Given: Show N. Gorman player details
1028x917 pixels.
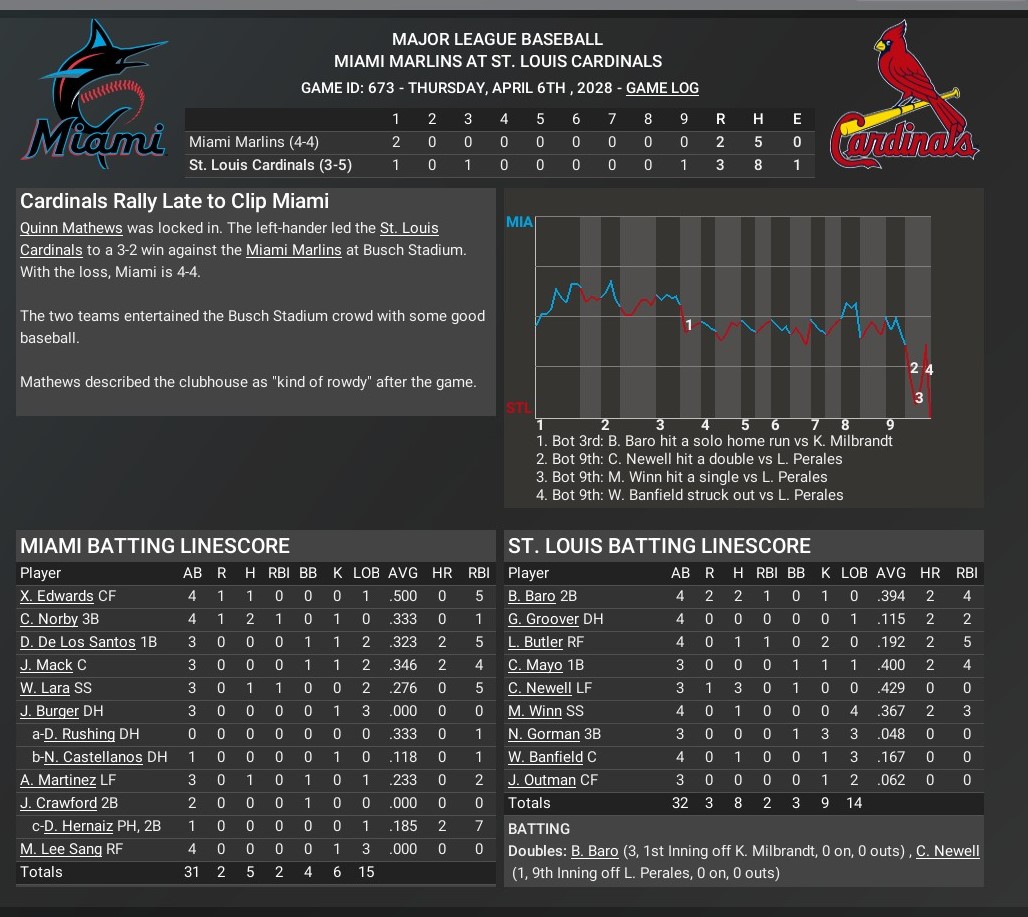Looking at the screenshot, I should tap(543, 734).
